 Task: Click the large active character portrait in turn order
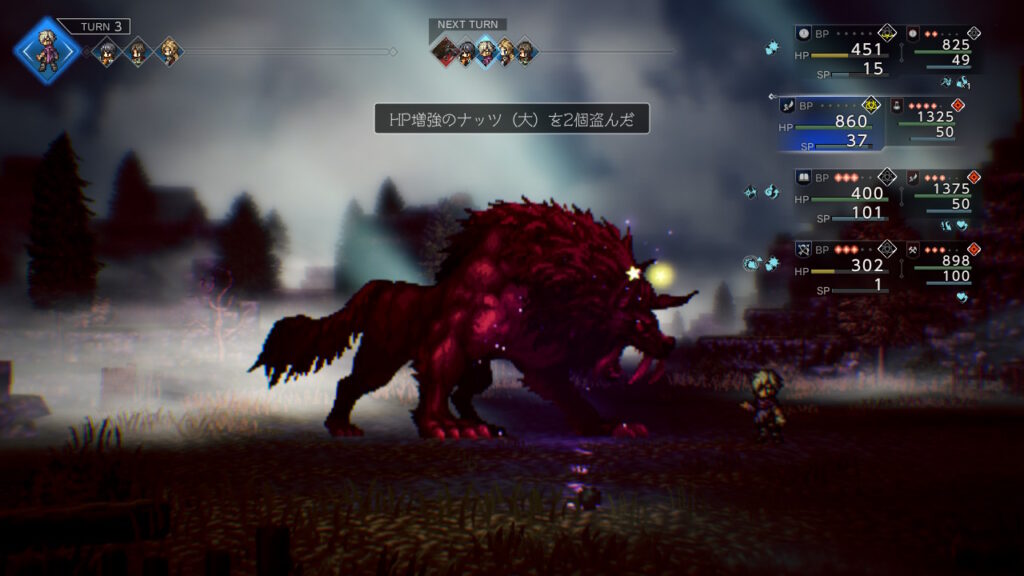[x=47, y=51]
